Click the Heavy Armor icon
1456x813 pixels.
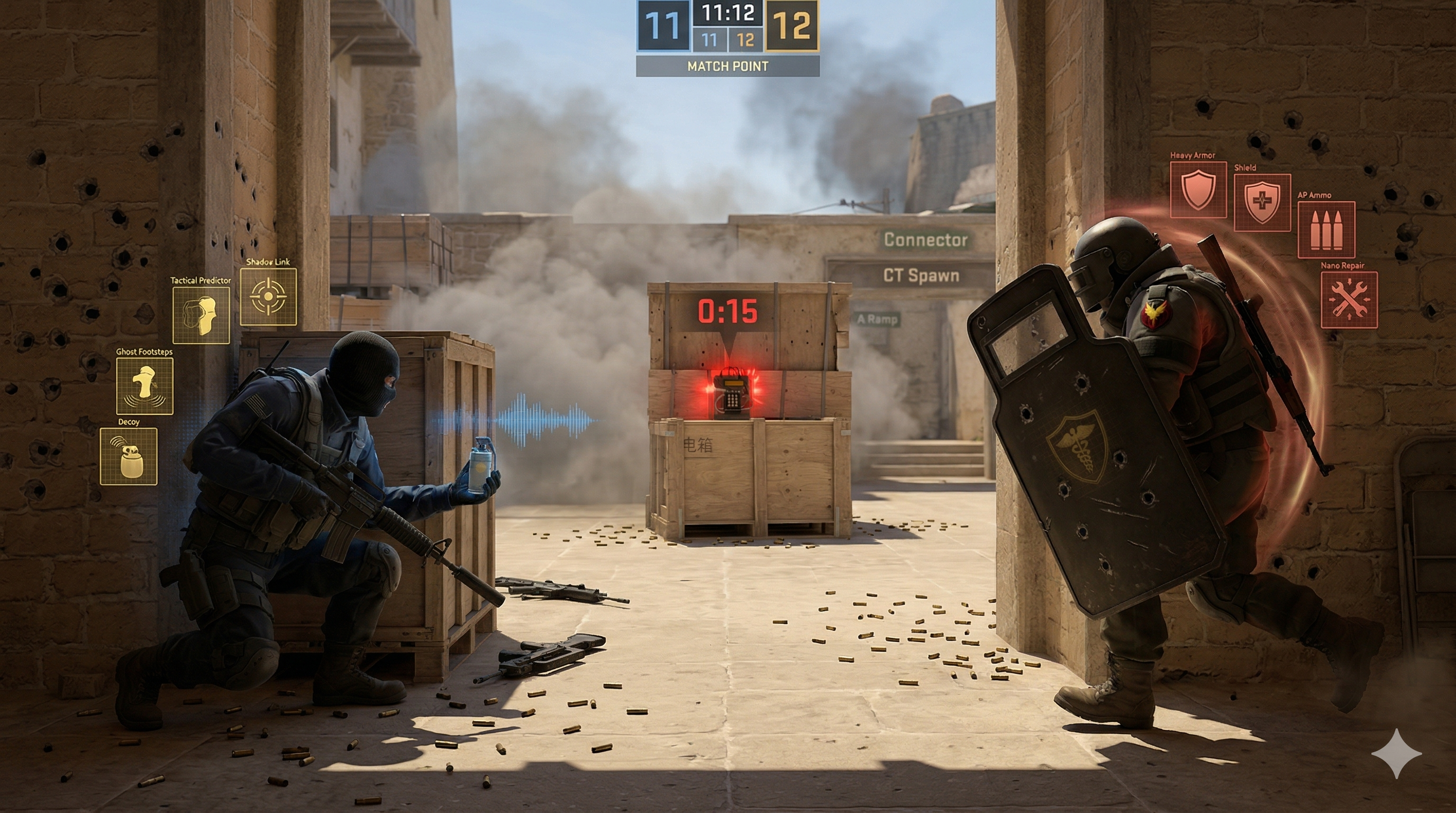[x=1198, y=190]
